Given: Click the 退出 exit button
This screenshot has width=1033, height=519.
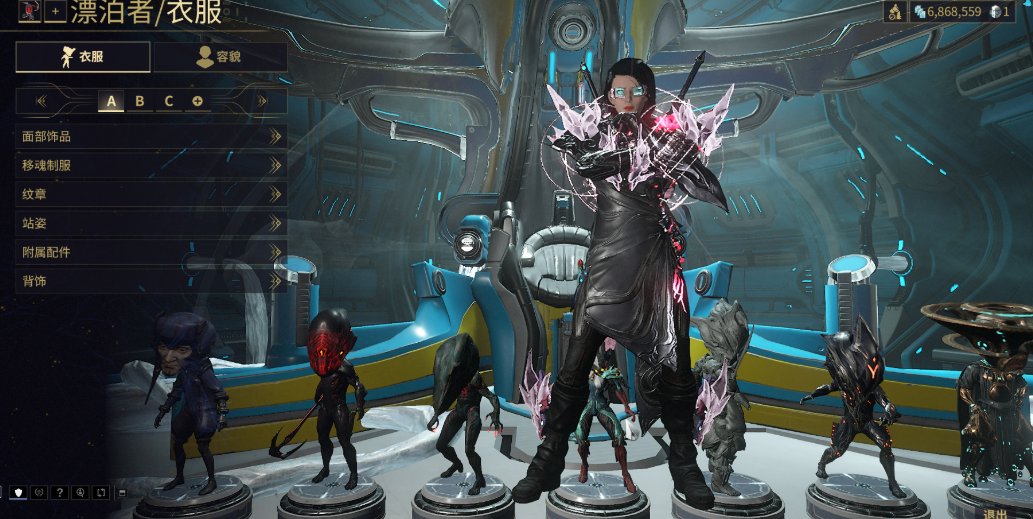Looking at the screenshot, I should point(996,513).
